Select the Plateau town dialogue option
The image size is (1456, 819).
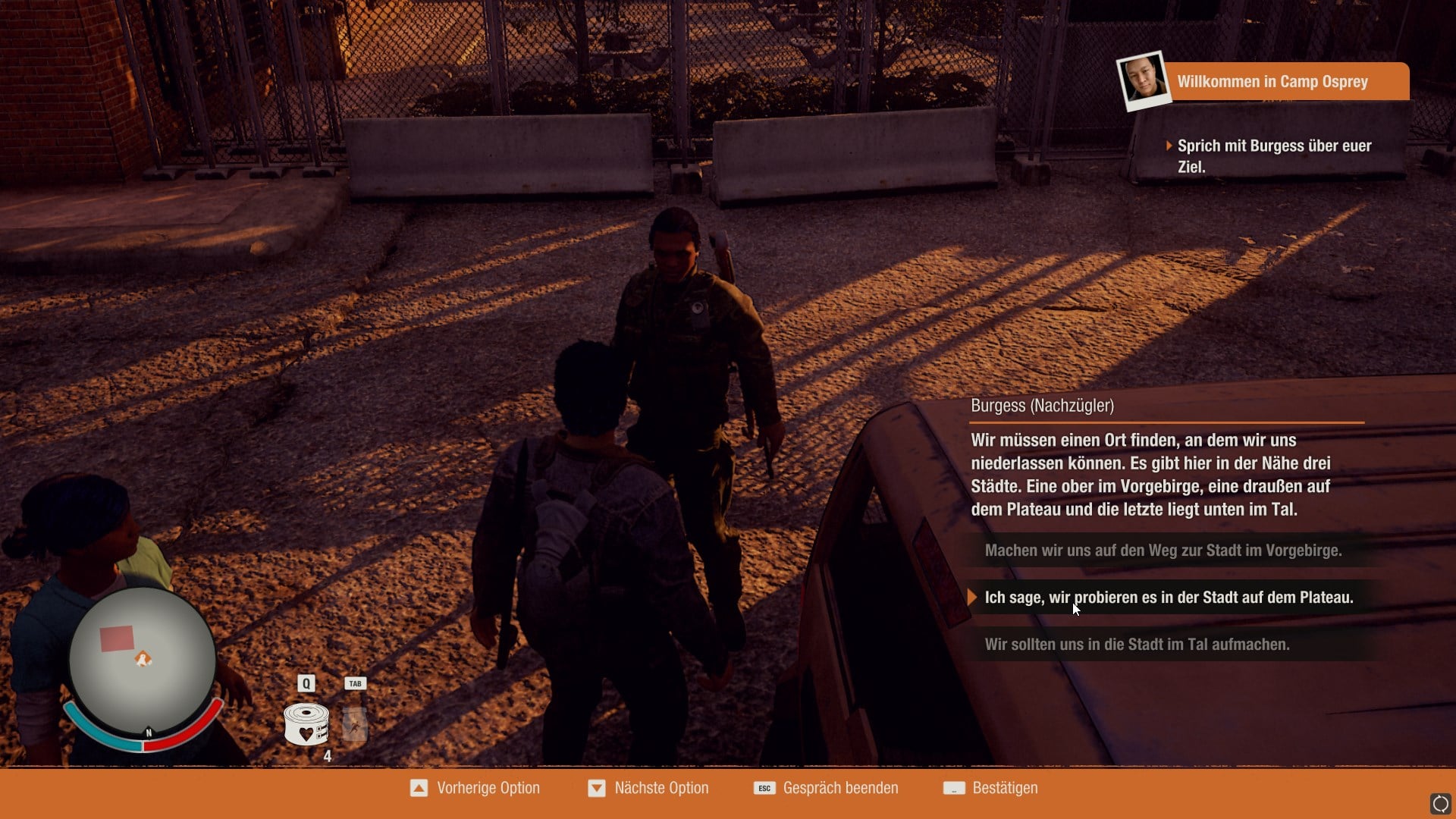(1168, 598)
